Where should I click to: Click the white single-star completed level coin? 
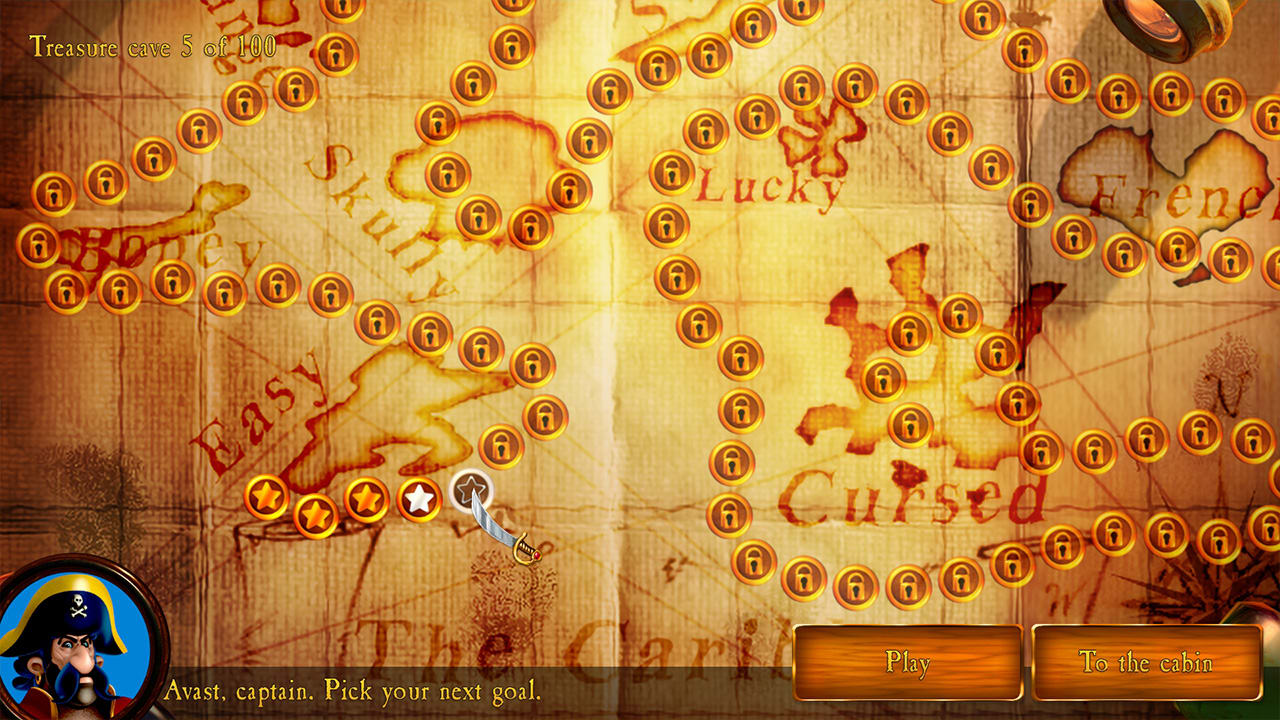(x=416, y=501)
